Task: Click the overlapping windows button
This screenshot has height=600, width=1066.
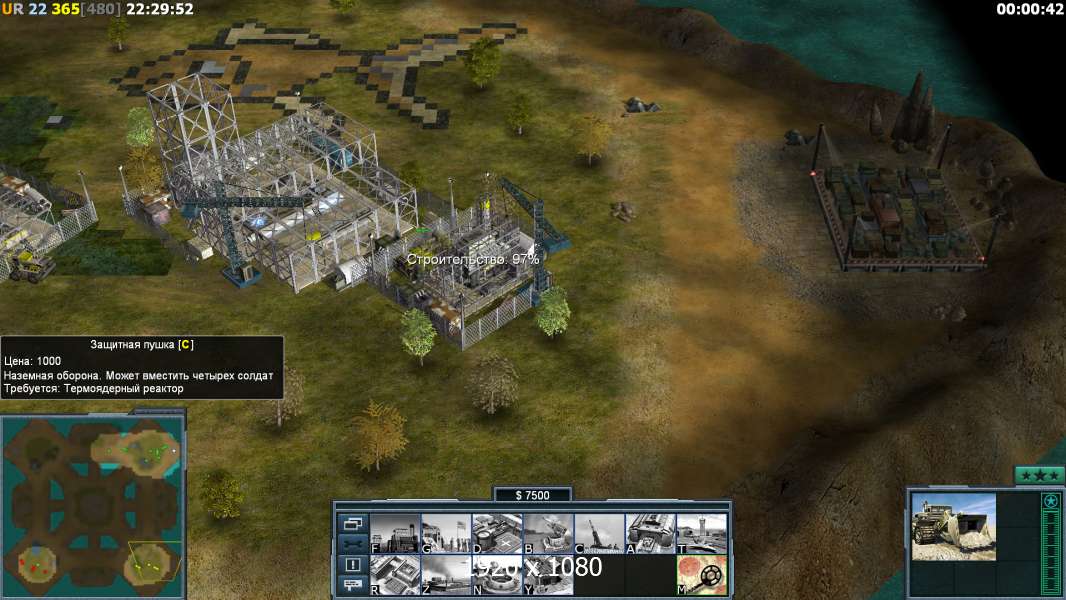Action: pyautogui.click(x=352, y=523)
